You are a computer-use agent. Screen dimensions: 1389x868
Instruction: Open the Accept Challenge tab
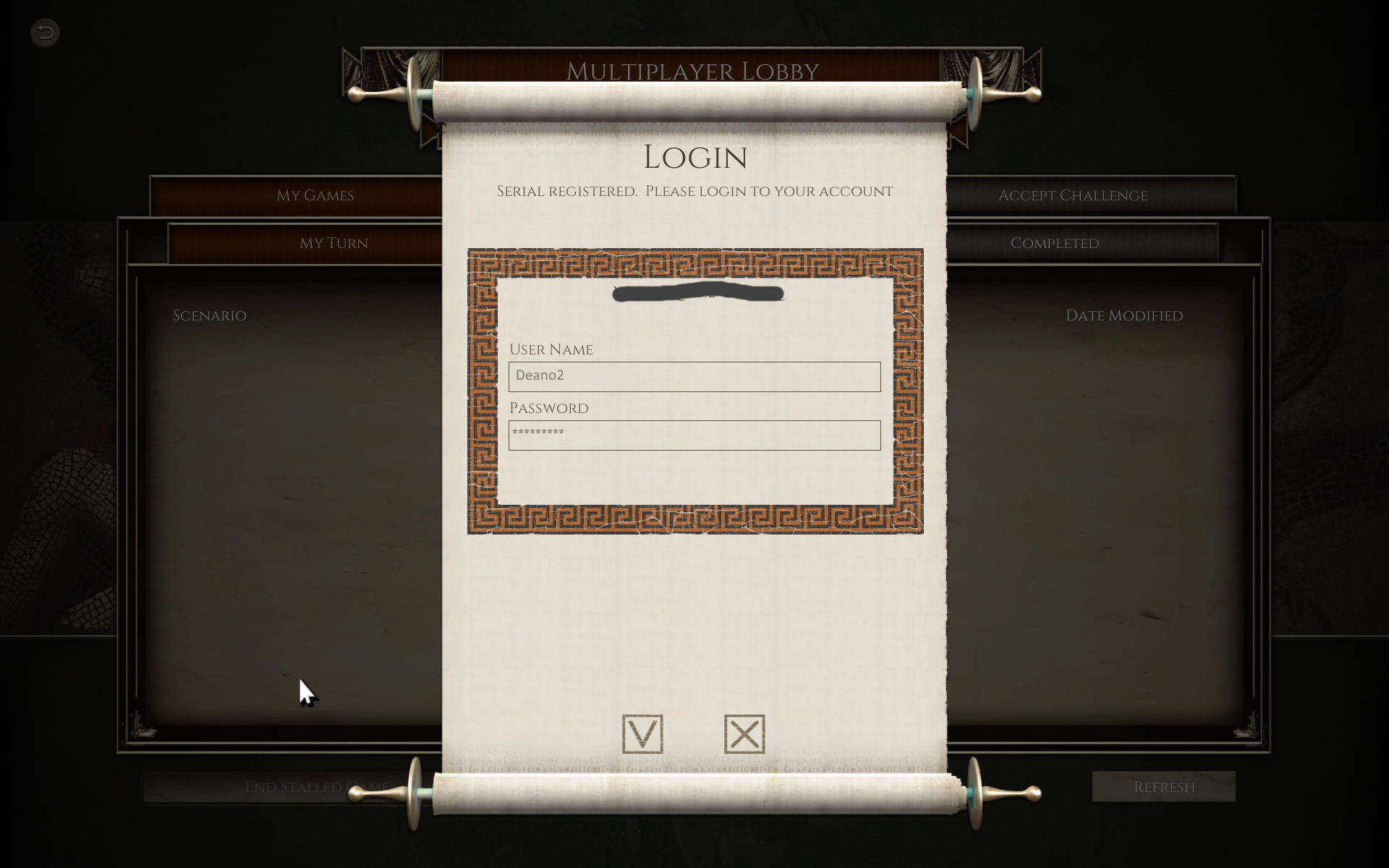(x=1073, y=195)
